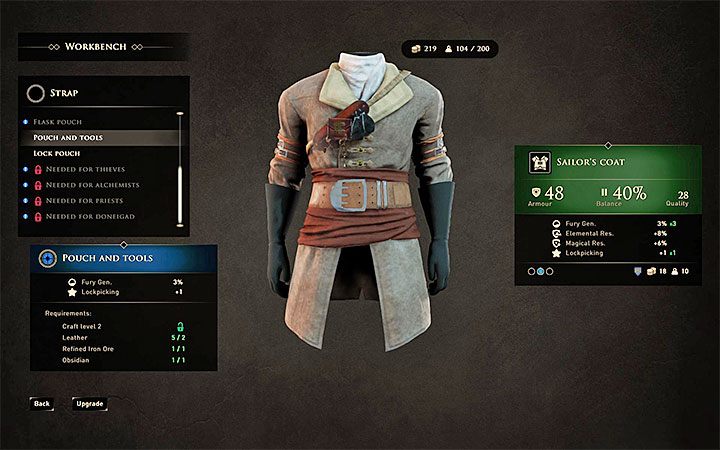720x450 pixels.
Task: Go back from the workbench
Action: coord(41,403)
